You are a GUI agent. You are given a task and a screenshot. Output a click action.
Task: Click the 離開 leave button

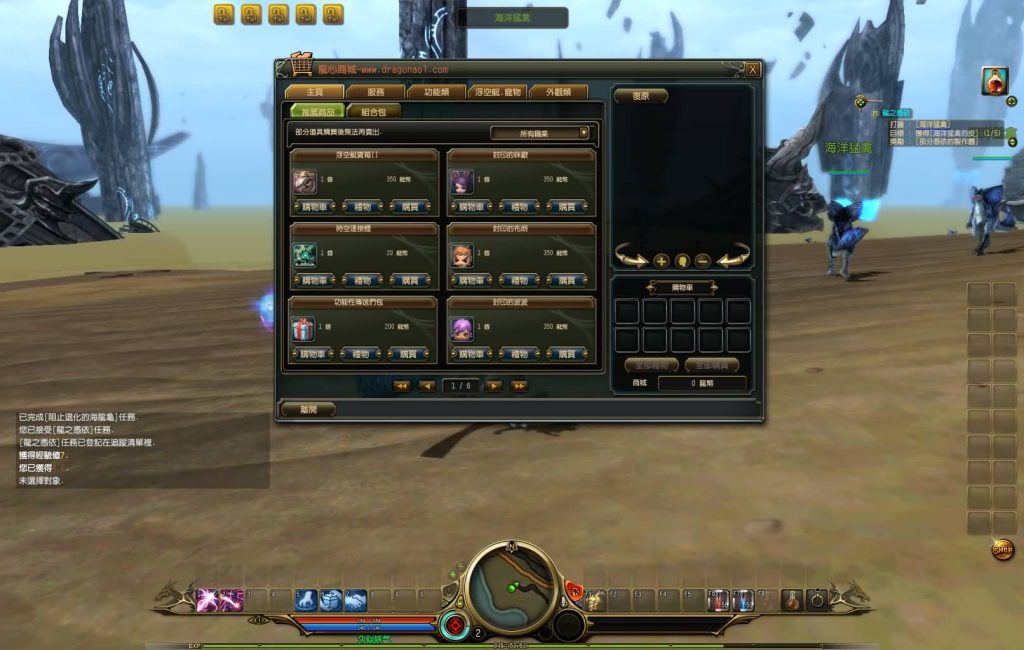[306, 409]
